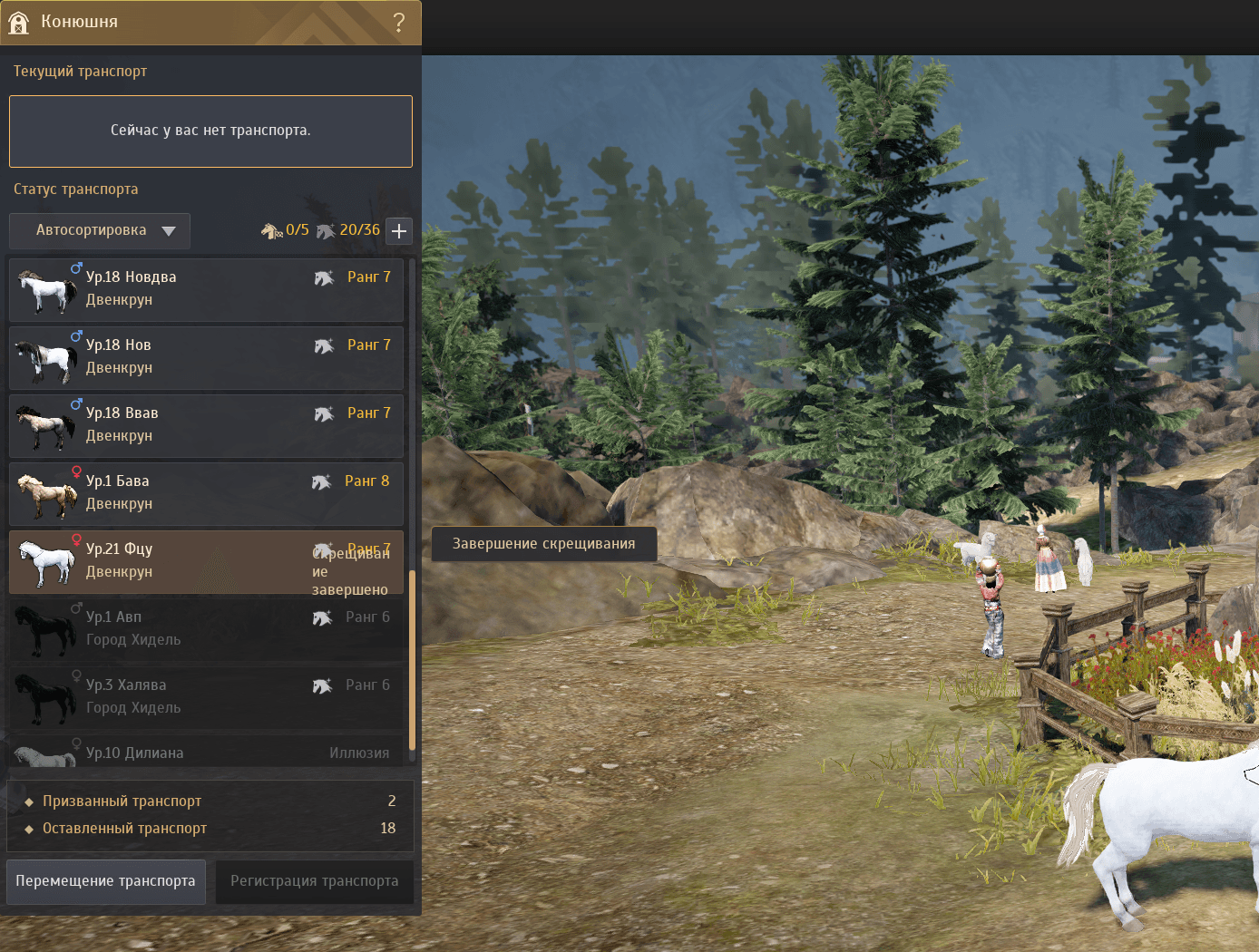Image resolution: width=1259 pixels, height=952 pixels.
Task: Select the horse Ур.18 Новдва
Action: pos(206,289)
